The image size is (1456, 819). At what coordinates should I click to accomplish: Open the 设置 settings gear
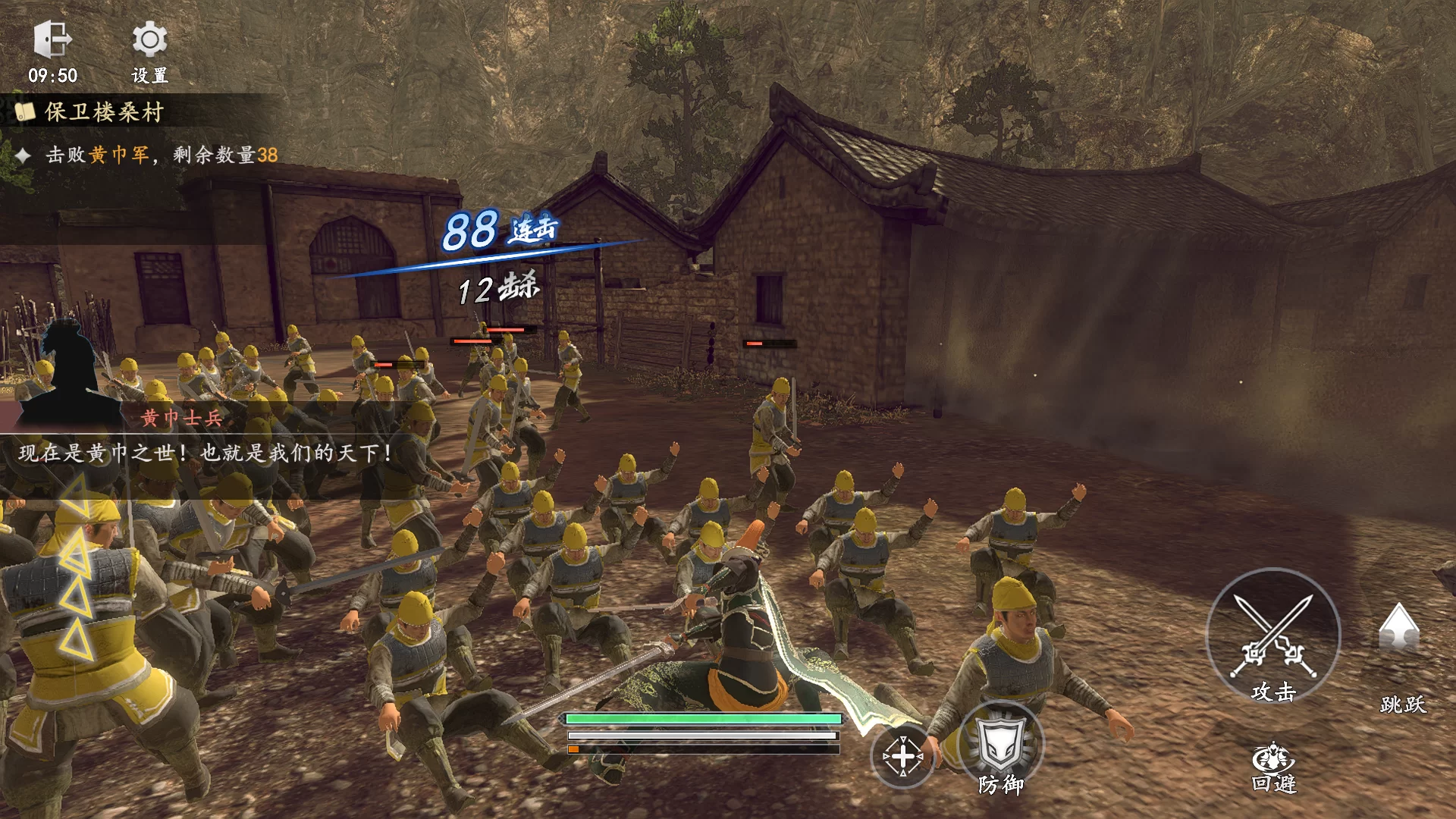pos(149,40)
